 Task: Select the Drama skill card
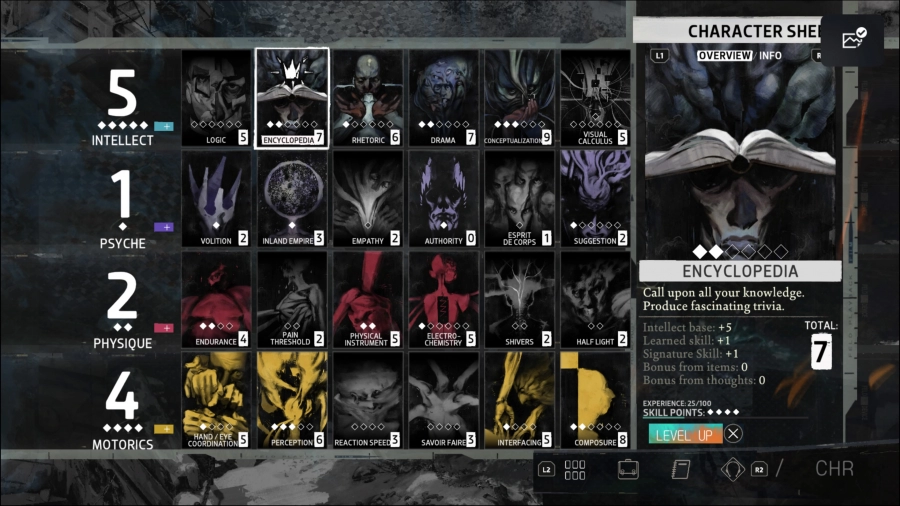pos(444,98)
